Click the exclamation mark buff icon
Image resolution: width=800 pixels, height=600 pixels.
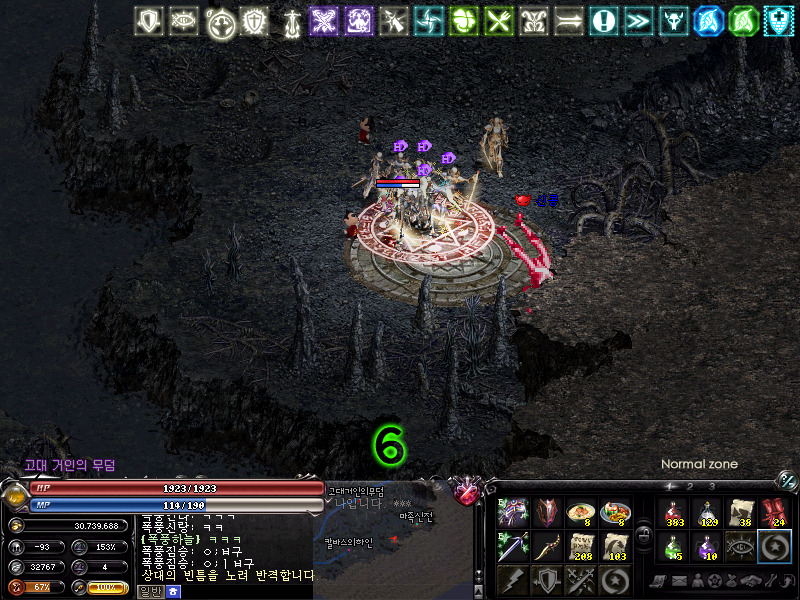click(x=603, y=20)
